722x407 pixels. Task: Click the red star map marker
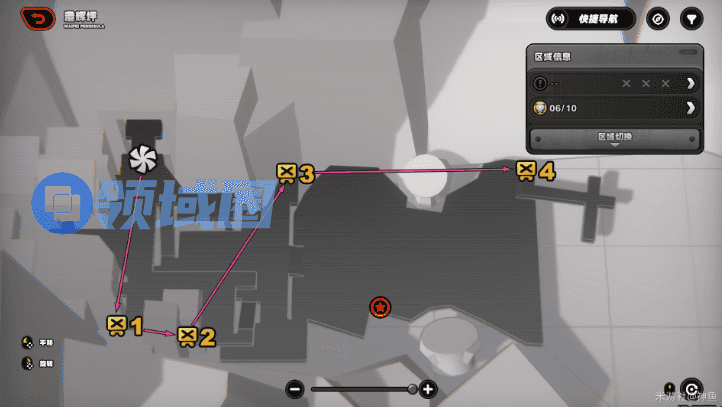[x=379, y=307]
